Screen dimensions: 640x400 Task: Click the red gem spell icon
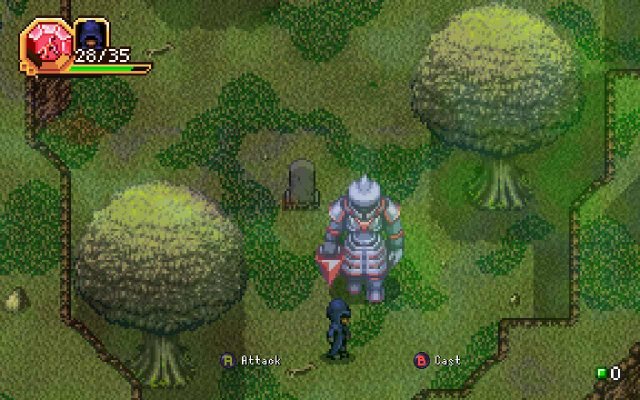point(44,44)
